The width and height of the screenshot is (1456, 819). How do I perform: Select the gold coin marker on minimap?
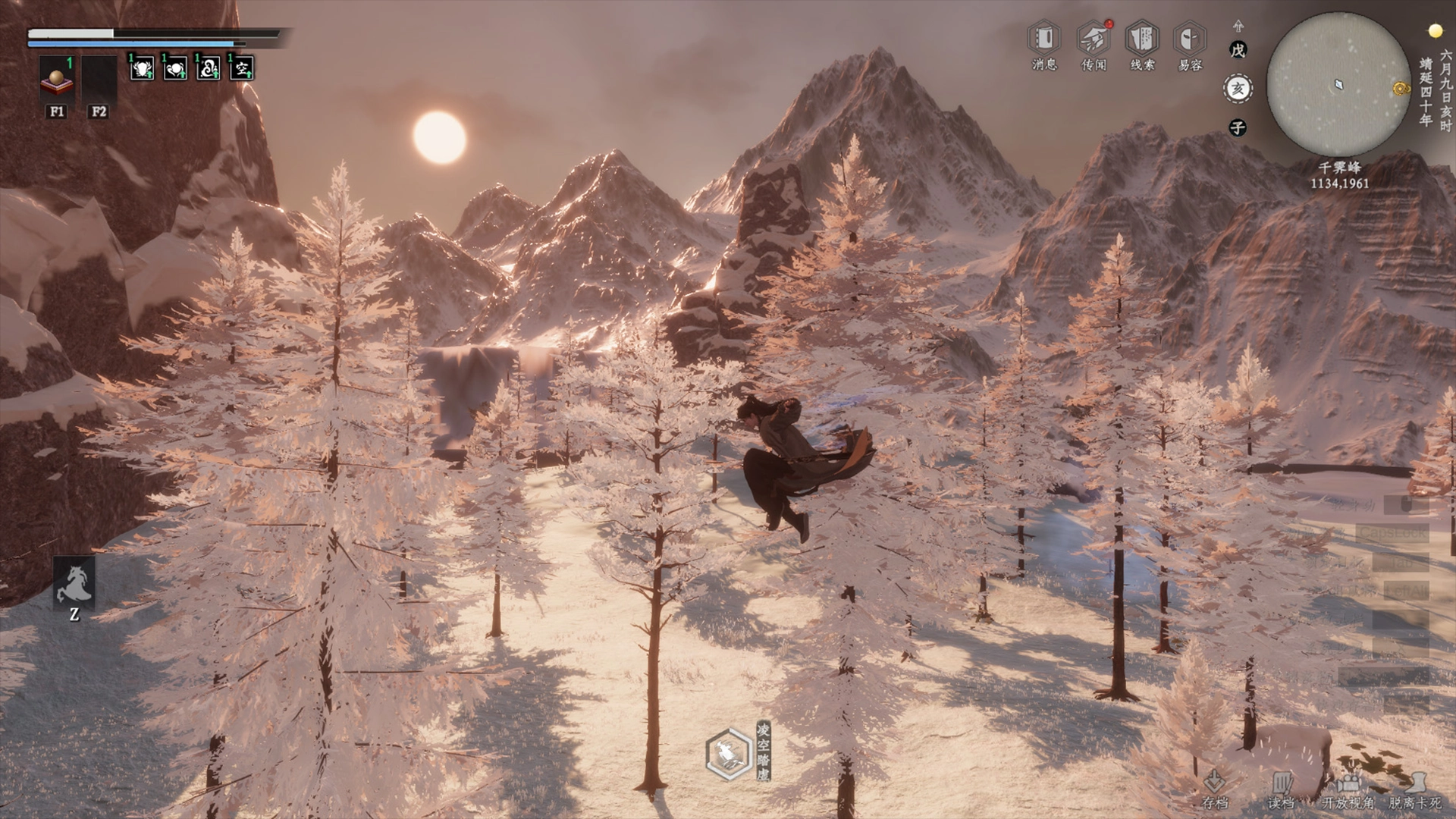coord(1400,89)
